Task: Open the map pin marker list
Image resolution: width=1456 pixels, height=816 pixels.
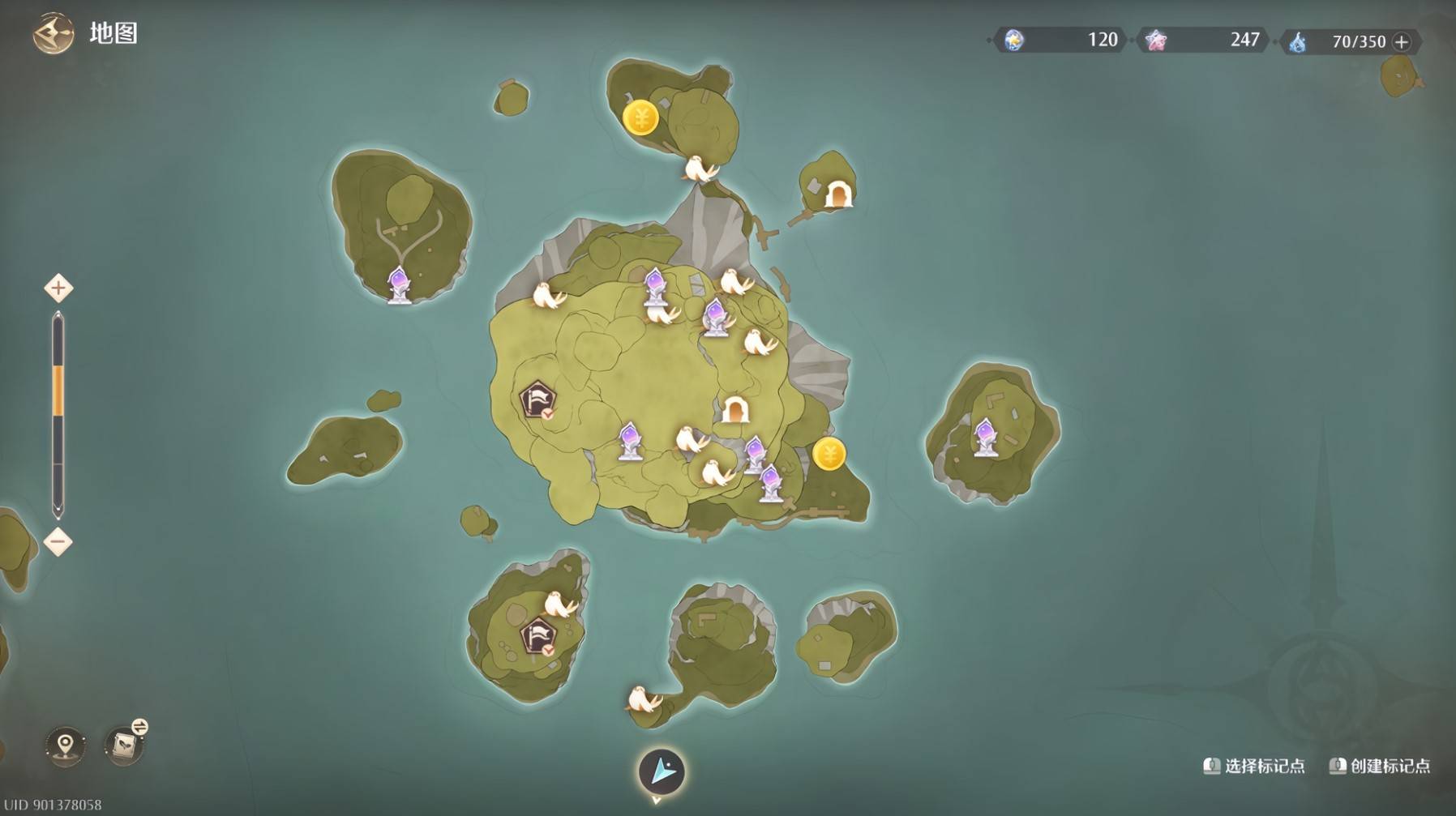Action: 66,745
